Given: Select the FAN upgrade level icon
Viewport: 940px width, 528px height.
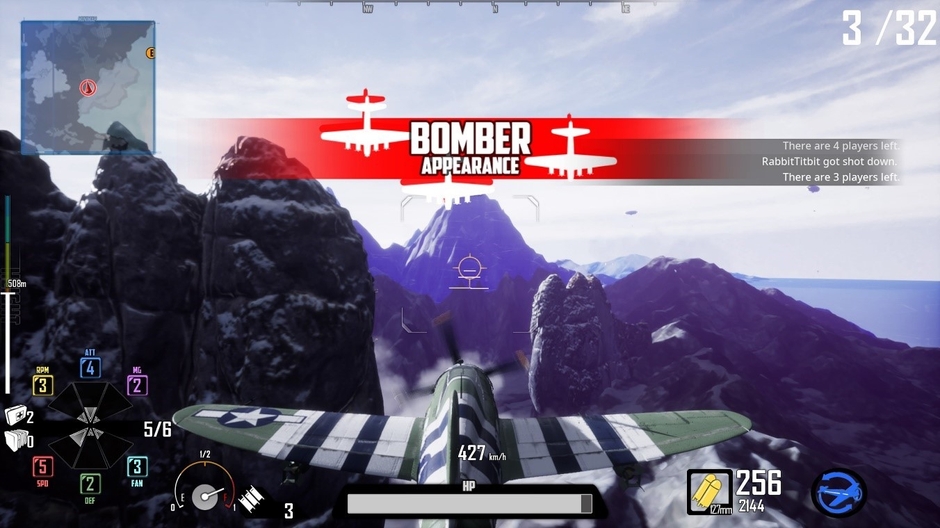Looking at the screenshot, I should pos(137,466).
